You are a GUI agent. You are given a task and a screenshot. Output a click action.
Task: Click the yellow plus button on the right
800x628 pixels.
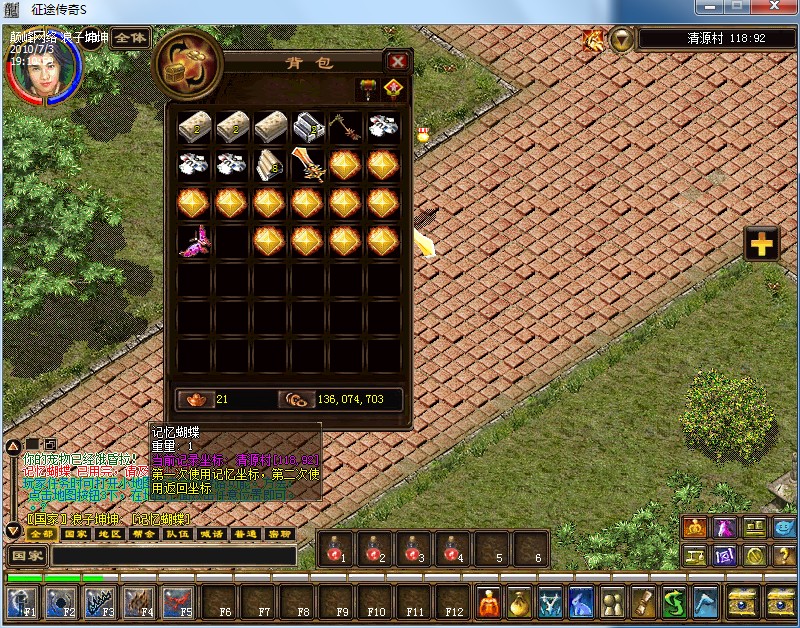762,244
